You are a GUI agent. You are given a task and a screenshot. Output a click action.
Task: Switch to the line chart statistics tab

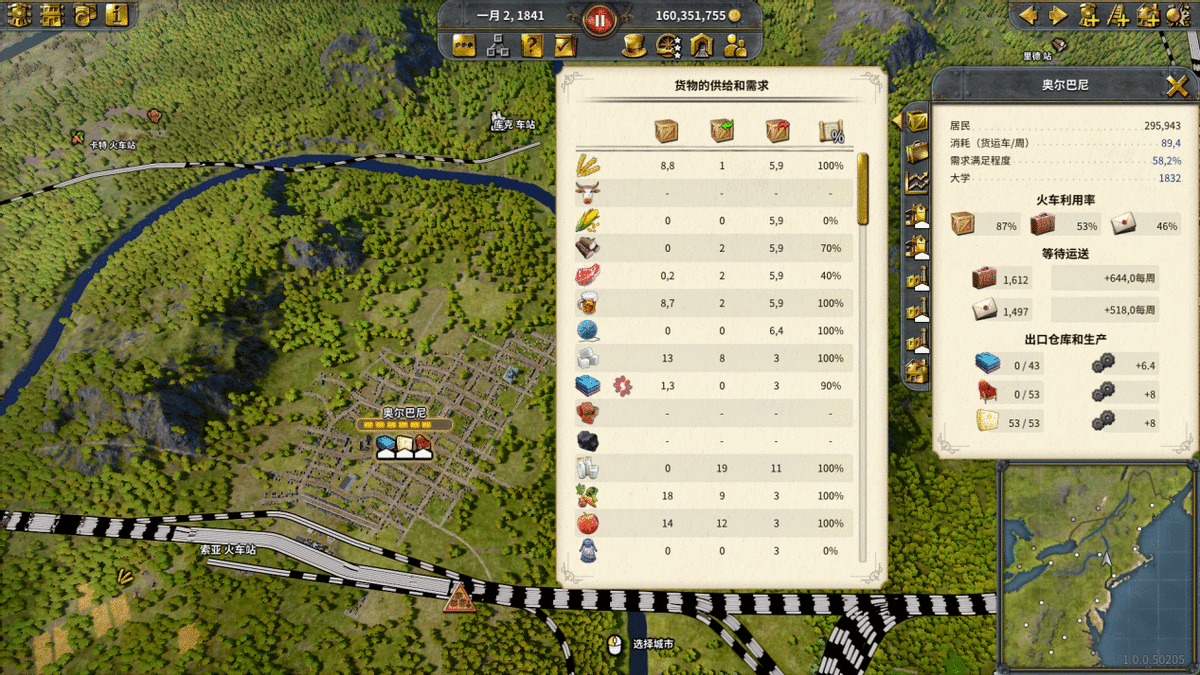[x=916, y=183]
